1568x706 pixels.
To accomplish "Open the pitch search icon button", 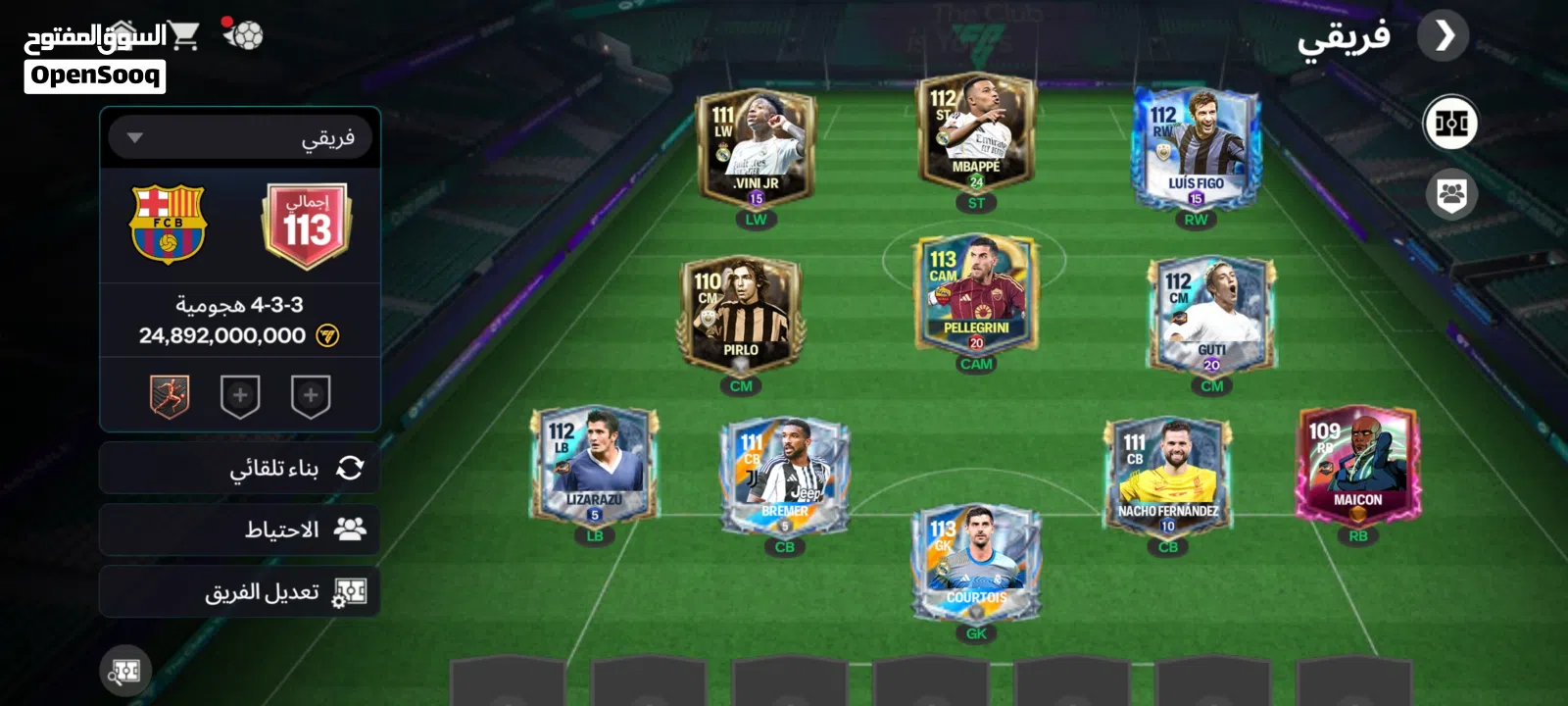I will click(x=125, y=672).
